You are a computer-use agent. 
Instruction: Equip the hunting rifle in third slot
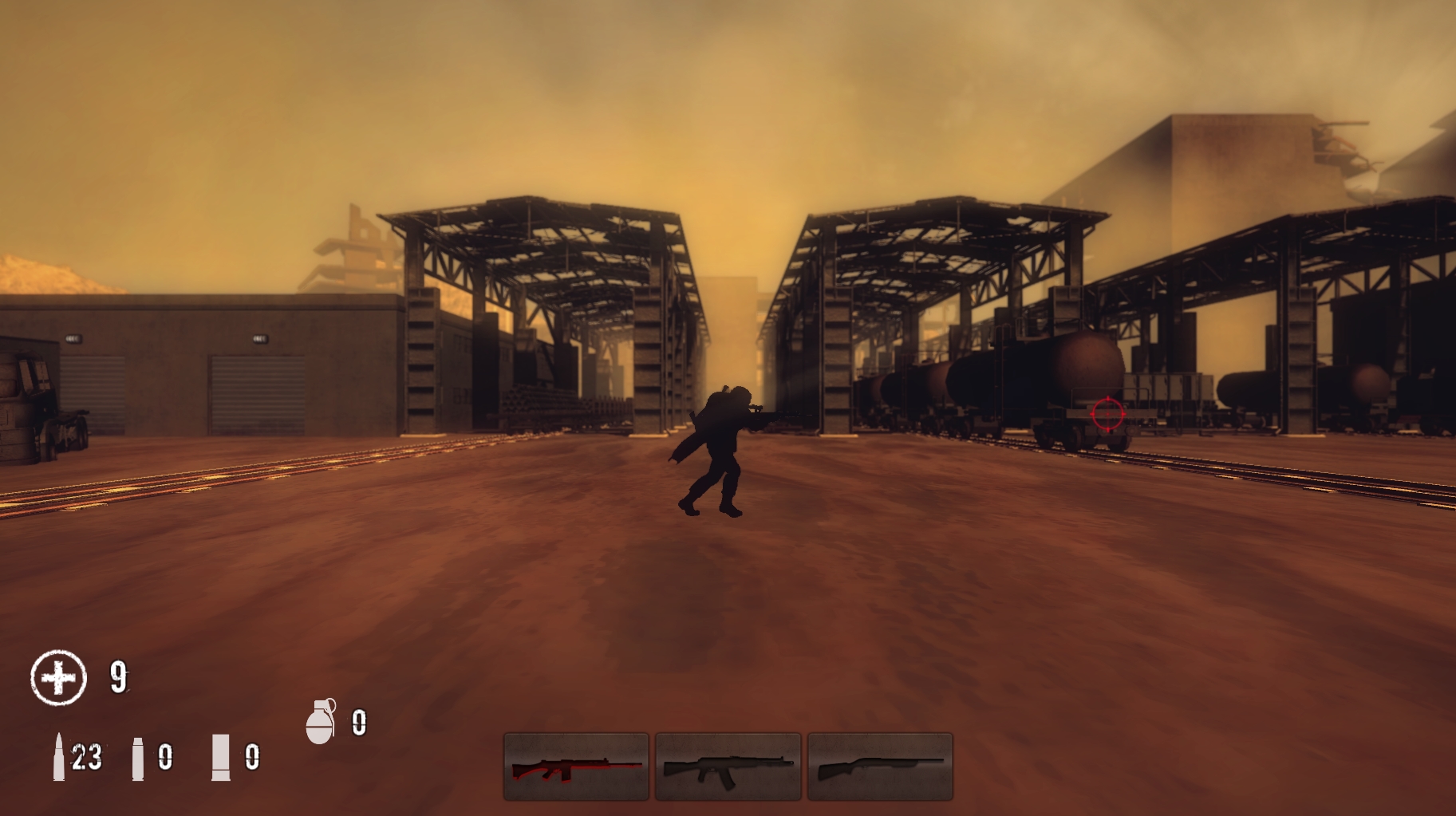tap(879, 766)
